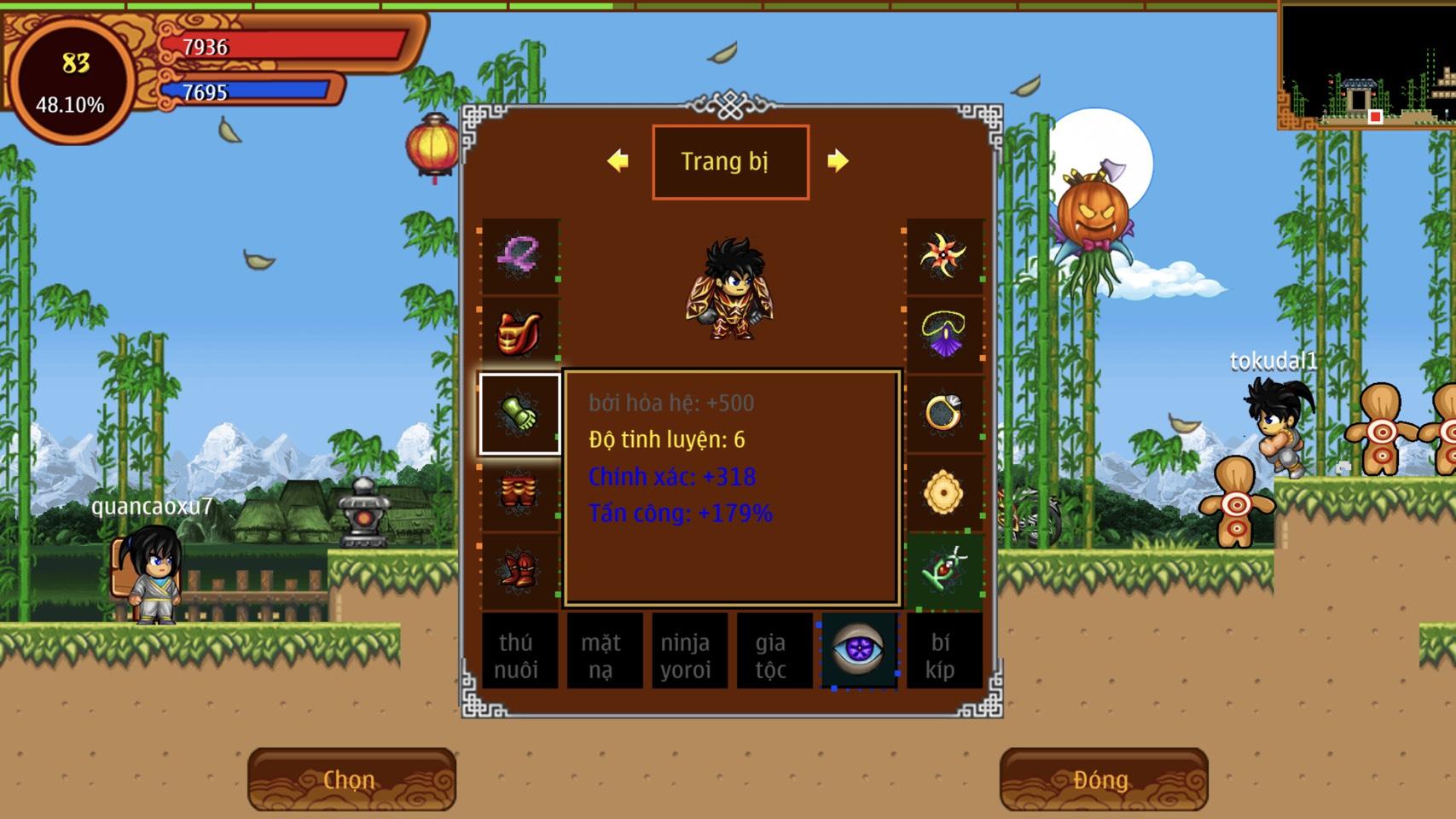Select the ring equipment slot

point(943,414)
